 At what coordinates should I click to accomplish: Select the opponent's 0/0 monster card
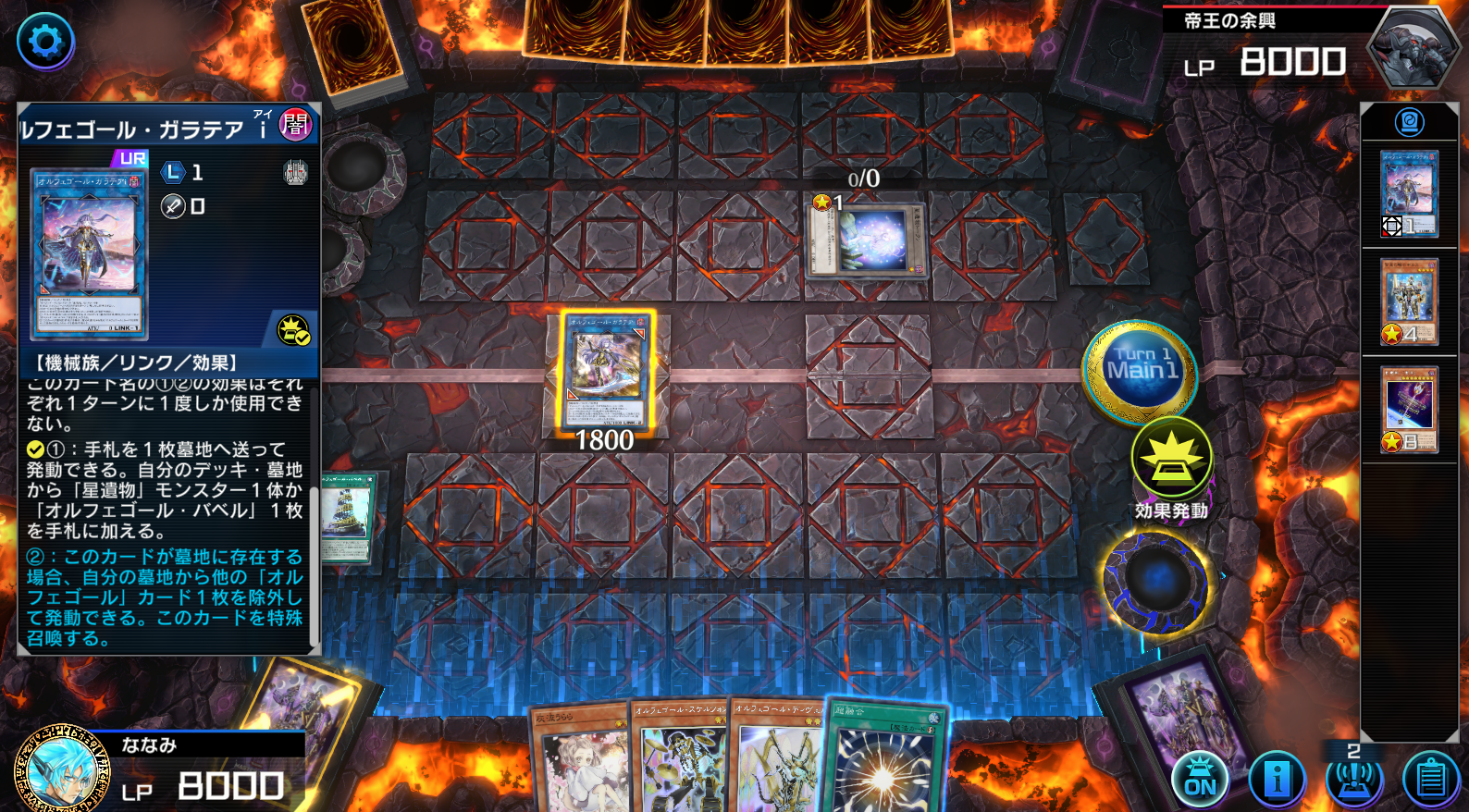(867, 240)
